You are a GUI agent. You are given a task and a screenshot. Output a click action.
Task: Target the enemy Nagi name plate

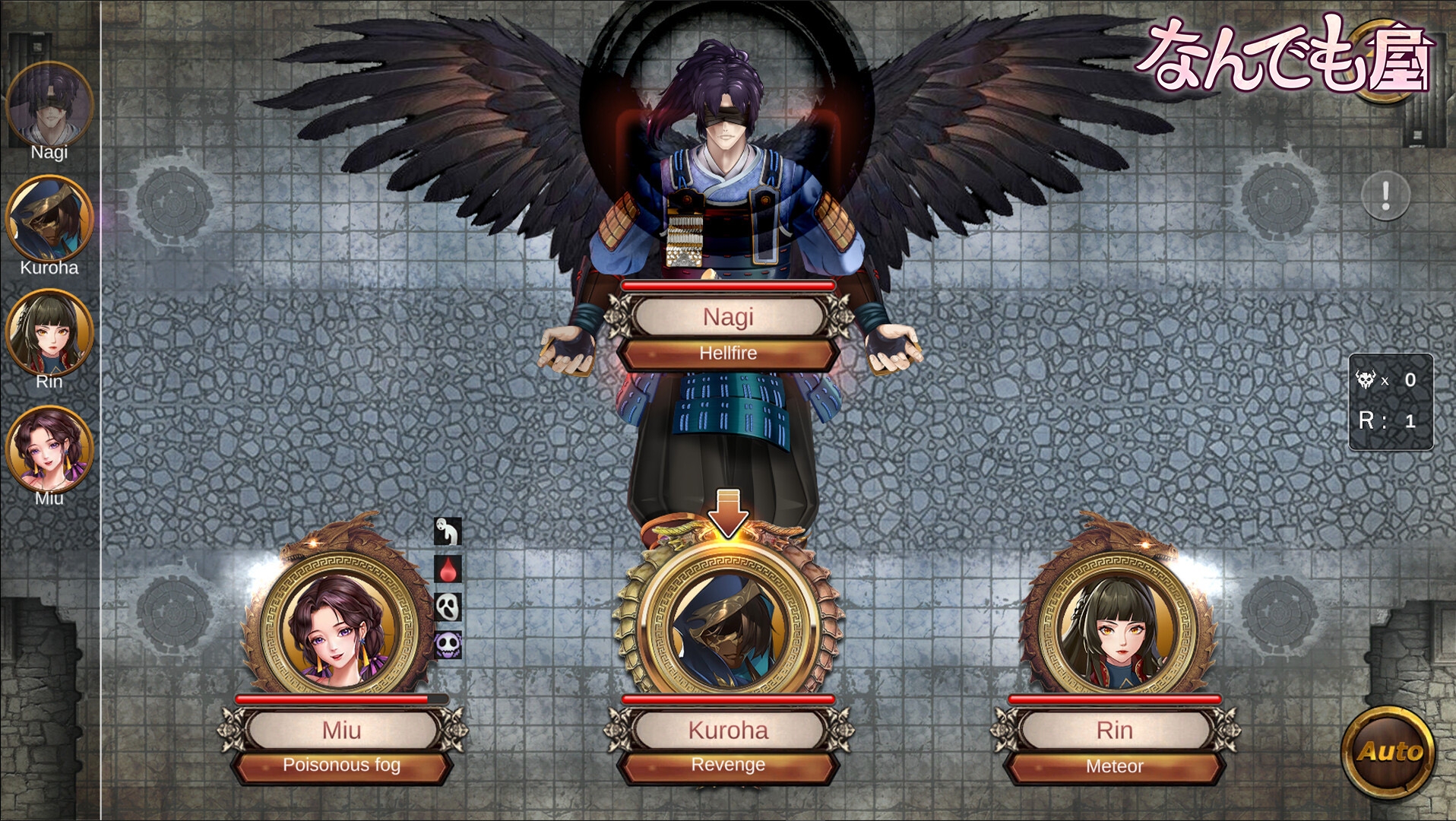coord(728,317)
